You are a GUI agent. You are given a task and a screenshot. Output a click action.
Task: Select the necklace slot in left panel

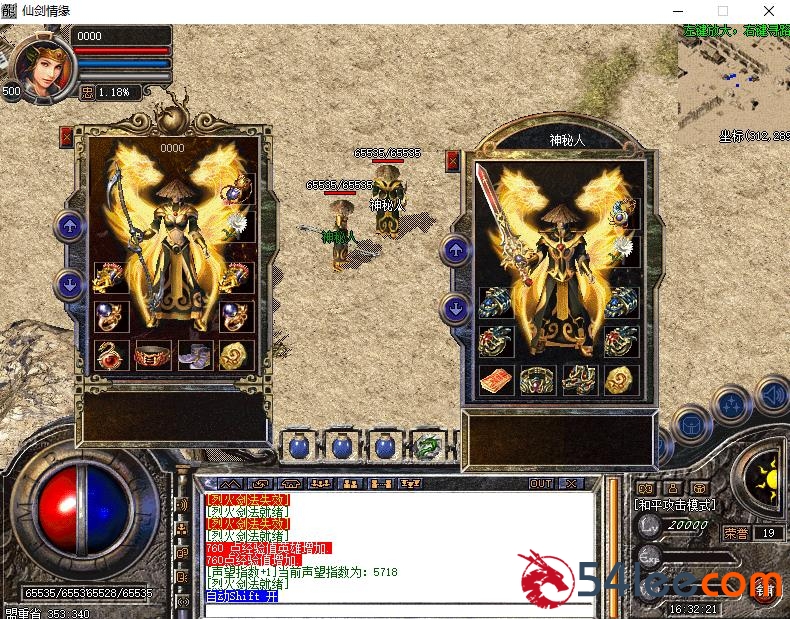click(x=240, y=187)
